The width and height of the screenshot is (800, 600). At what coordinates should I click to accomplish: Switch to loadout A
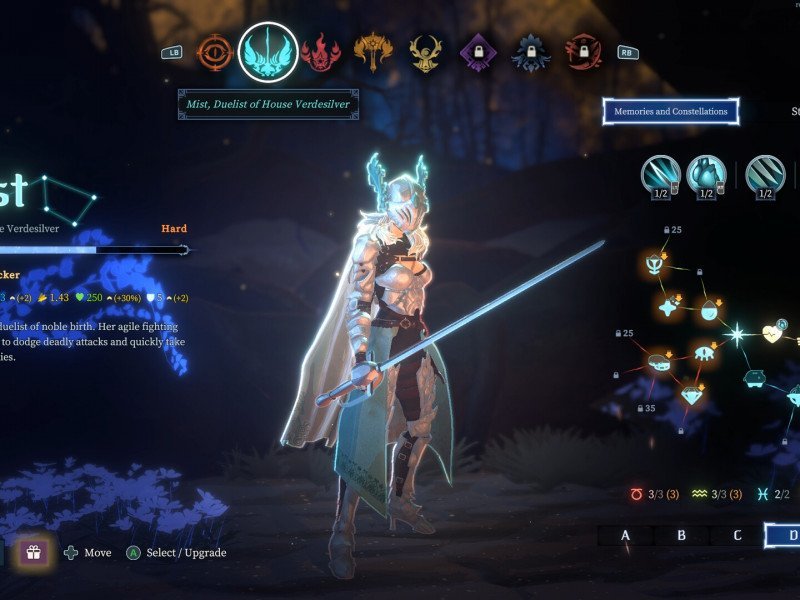tap(626, 535)
